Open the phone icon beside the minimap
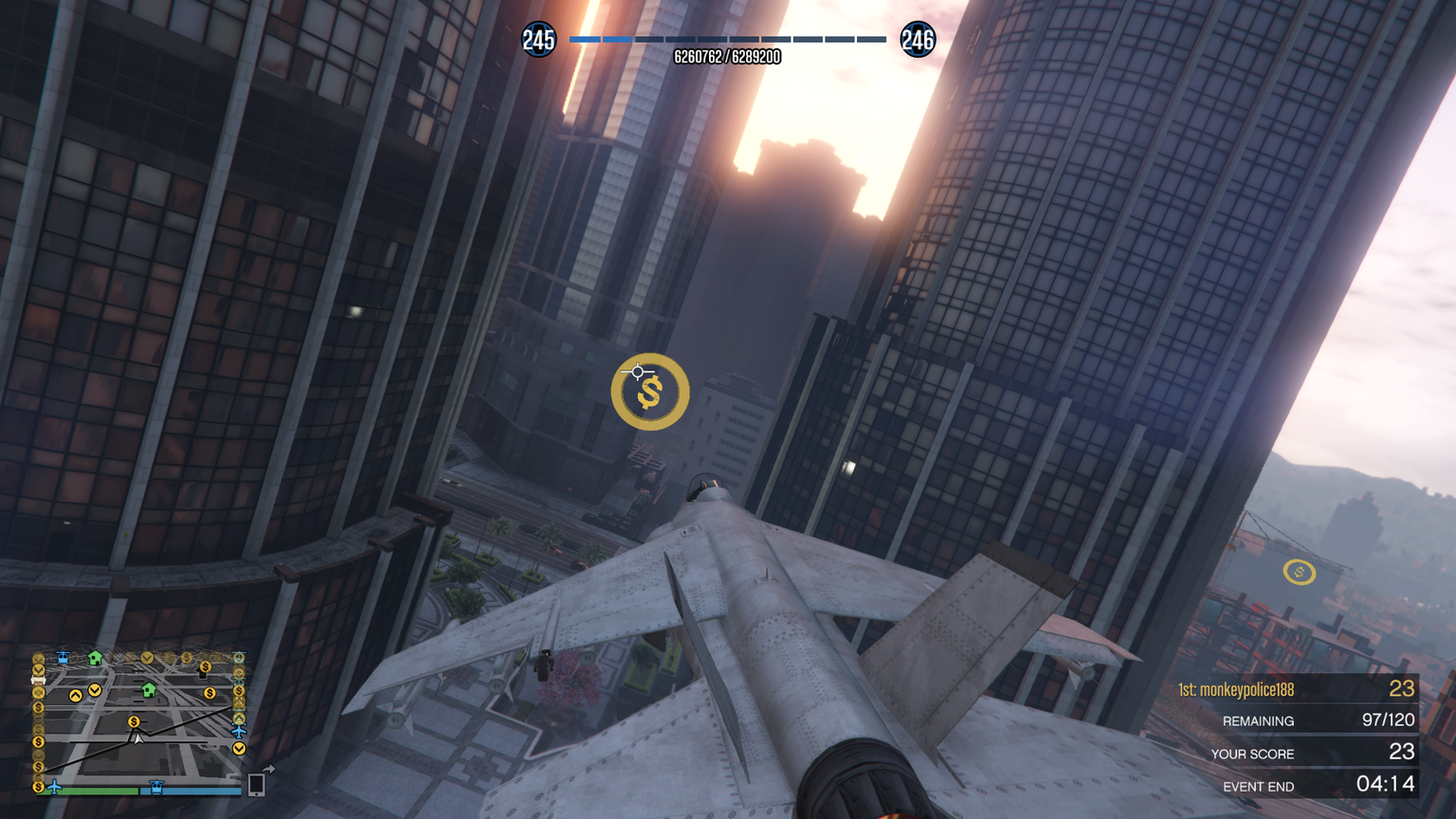 coord(256,784)
